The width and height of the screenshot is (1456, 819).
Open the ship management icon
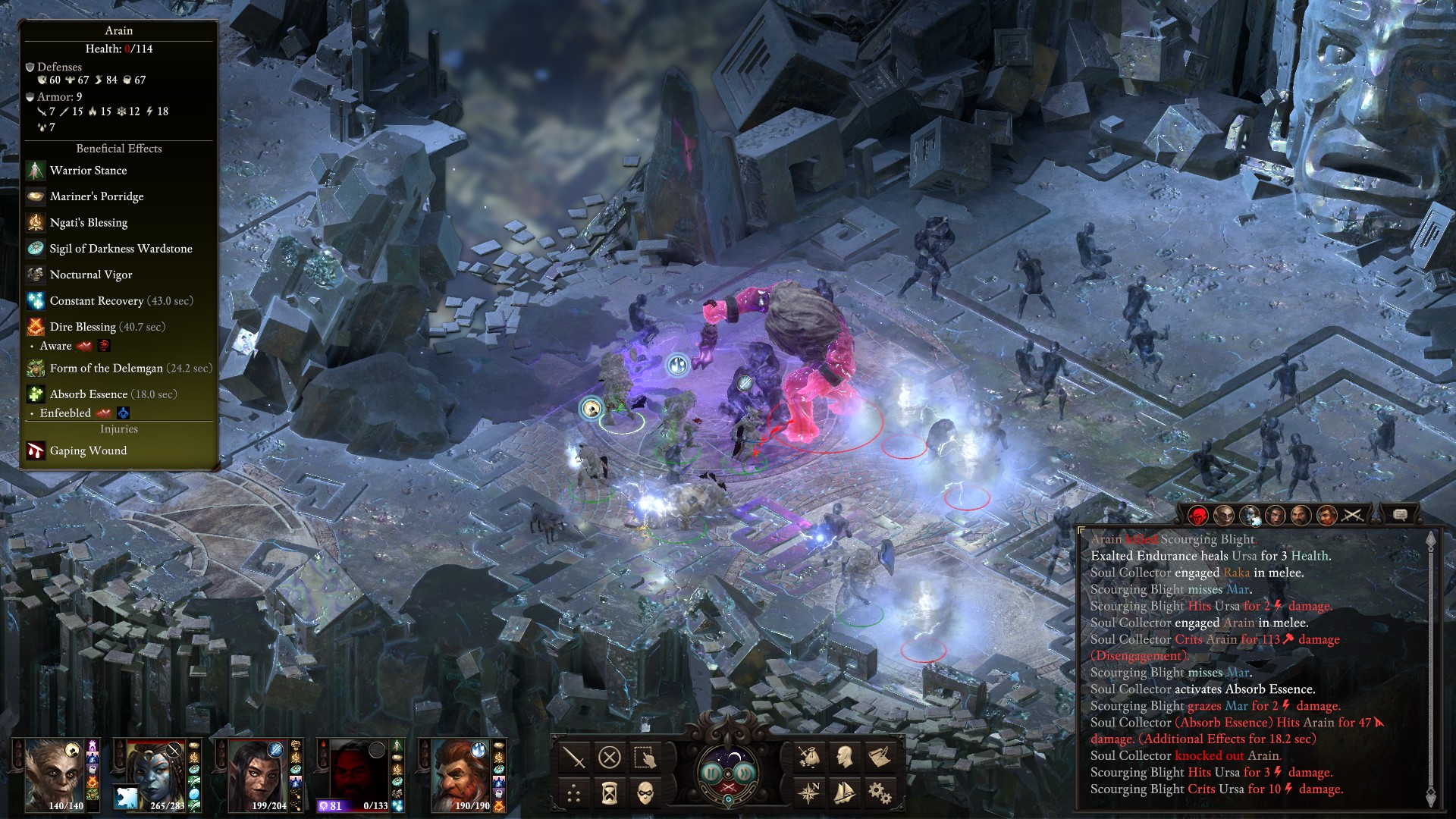point(844,793)
